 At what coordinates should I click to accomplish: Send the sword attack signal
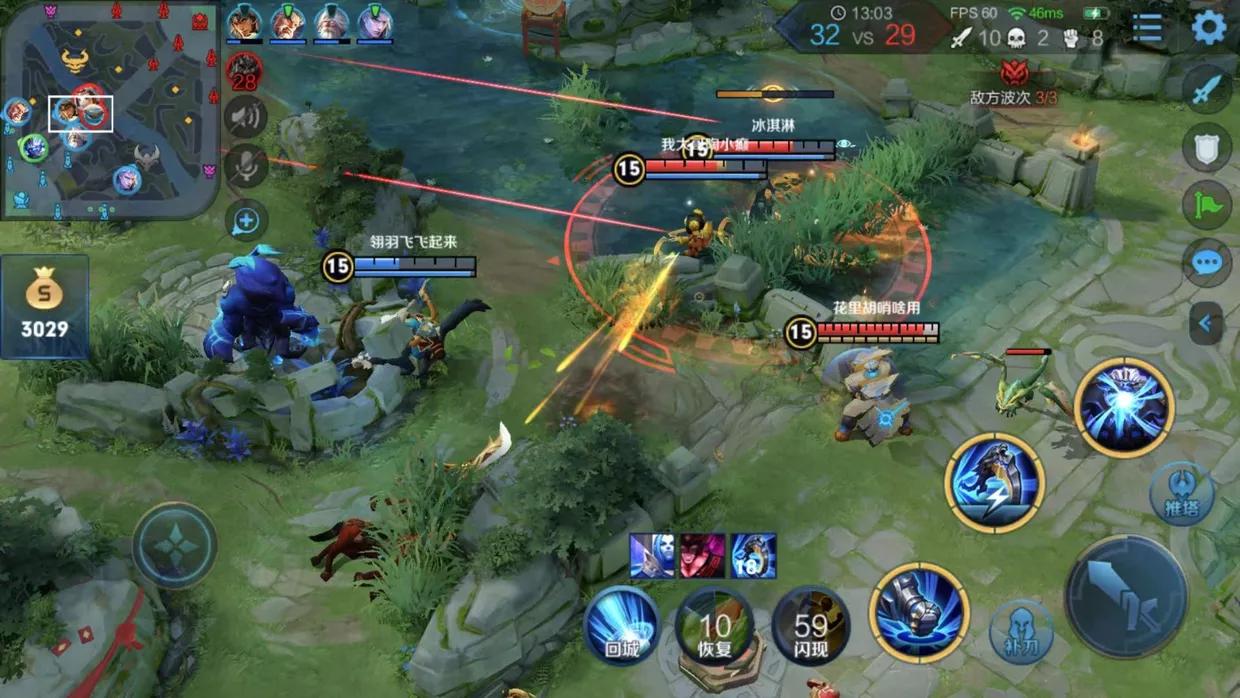point(1207,90)
